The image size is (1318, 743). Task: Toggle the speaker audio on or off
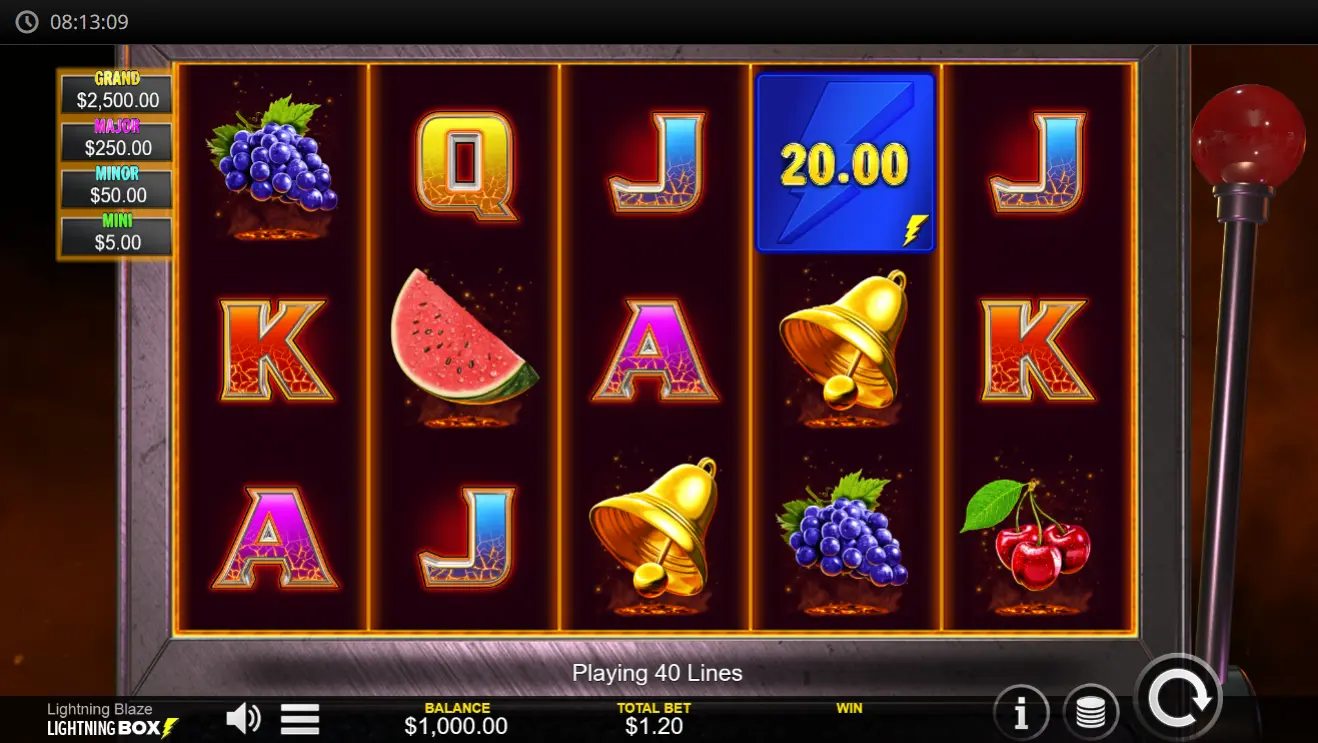tap(241, 717)
